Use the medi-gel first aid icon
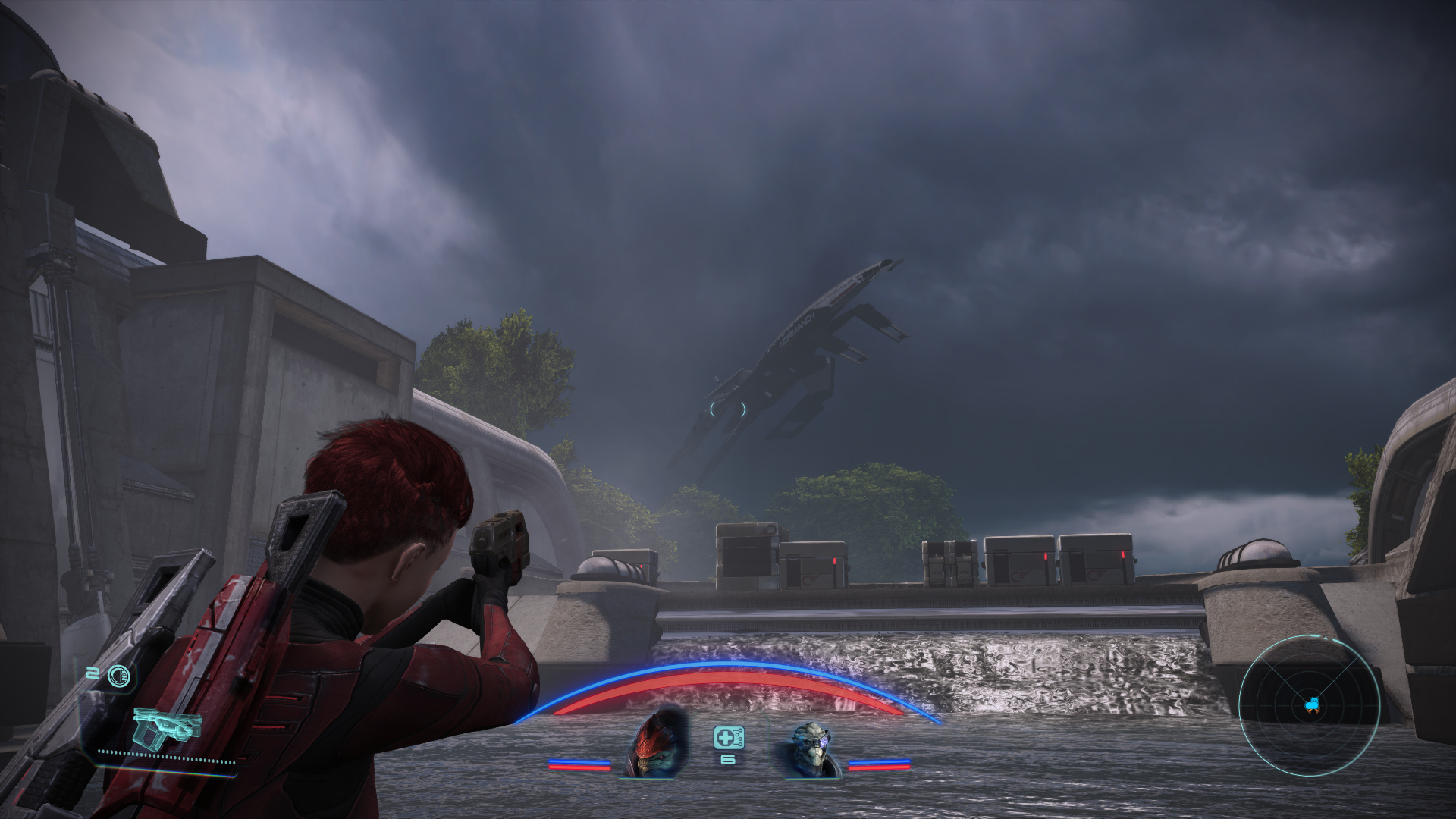The height and width of the screenshot is (819, 1456). coord(728,737)
